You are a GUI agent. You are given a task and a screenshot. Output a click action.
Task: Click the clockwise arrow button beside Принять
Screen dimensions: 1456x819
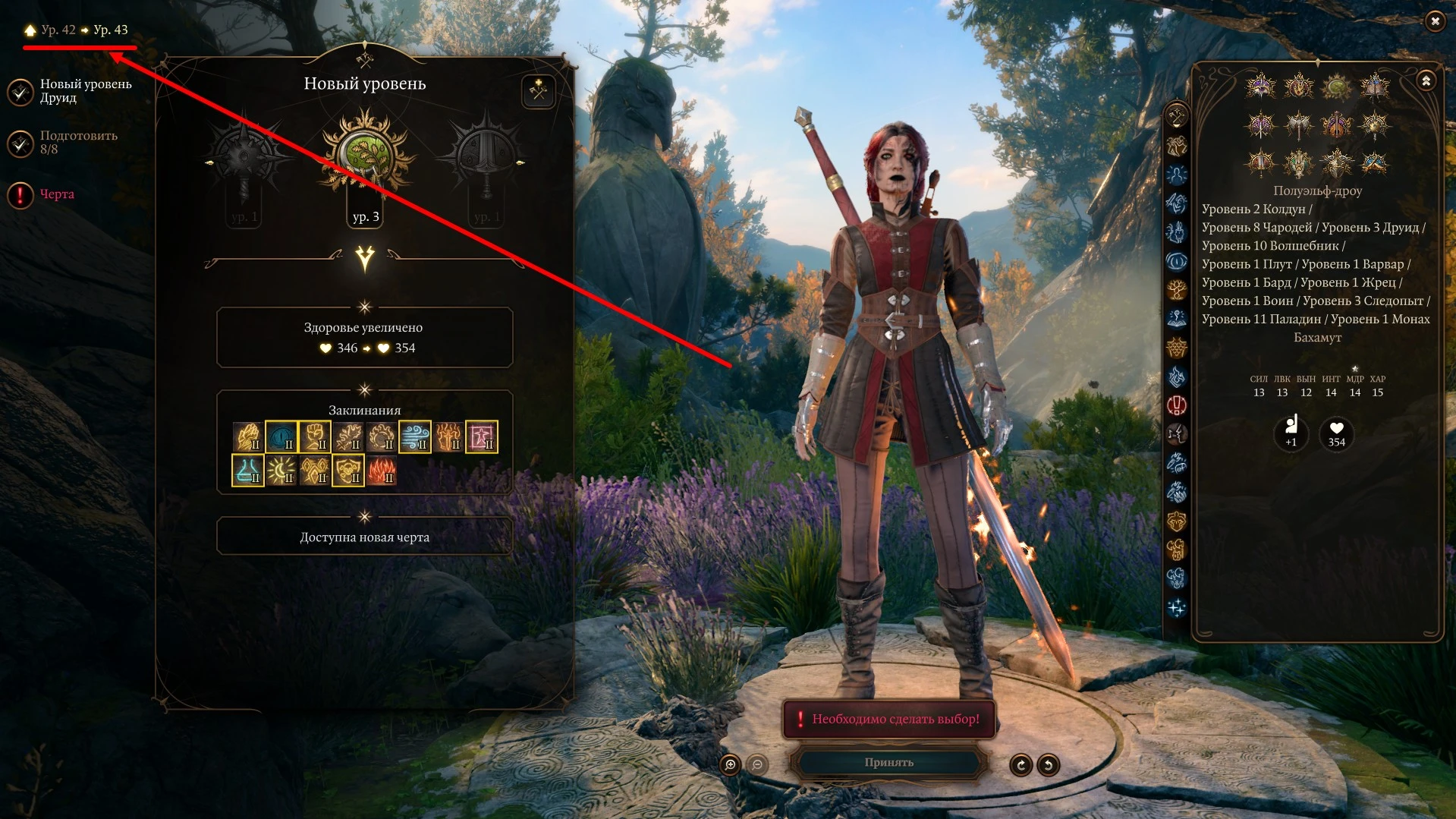1020,764
